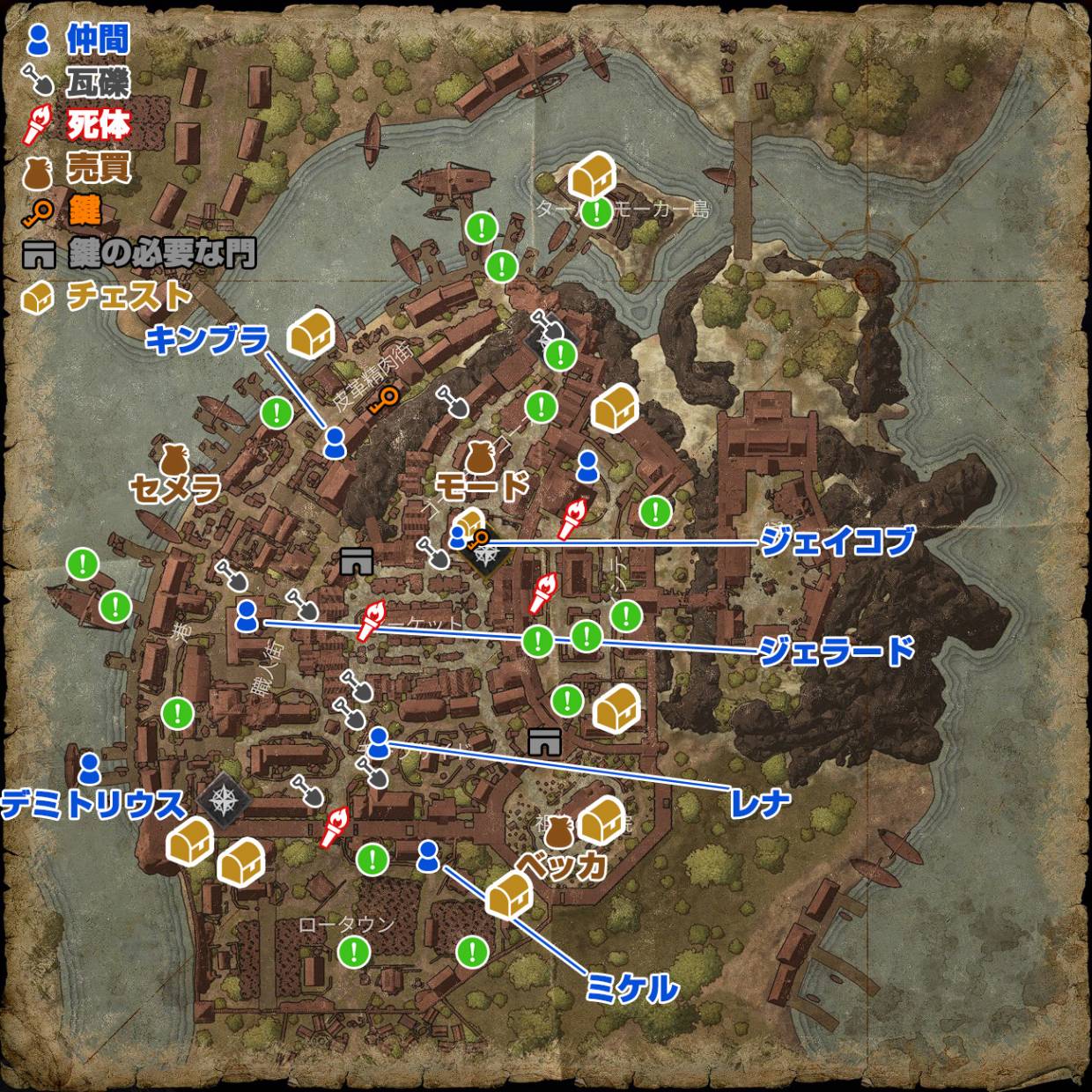Select the モード merchant bag marker
This screenshot has height=1092, width=1092.
click(479, 457)
